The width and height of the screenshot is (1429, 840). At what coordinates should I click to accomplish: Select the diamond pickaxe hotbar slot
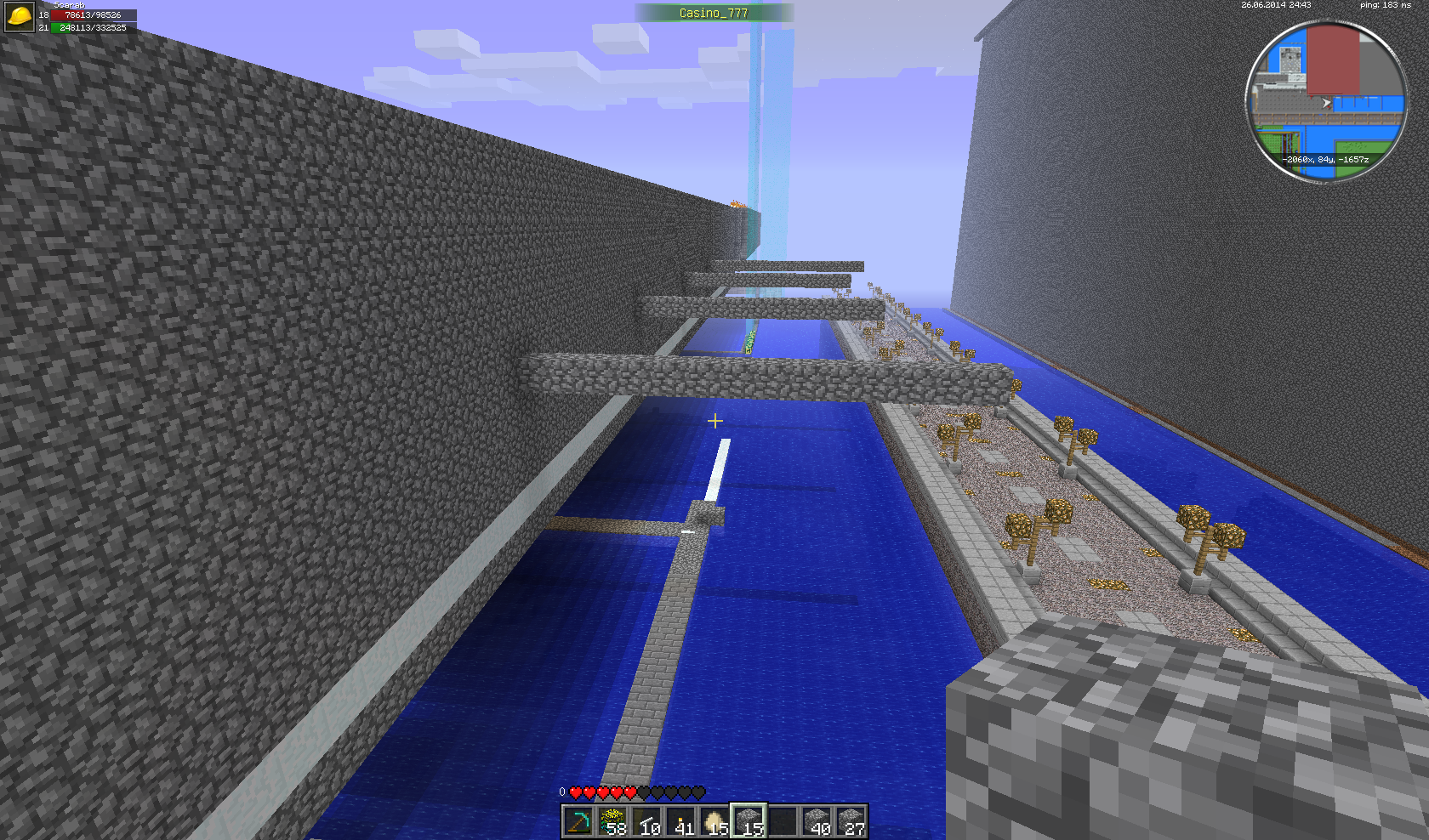click(578, 822)
